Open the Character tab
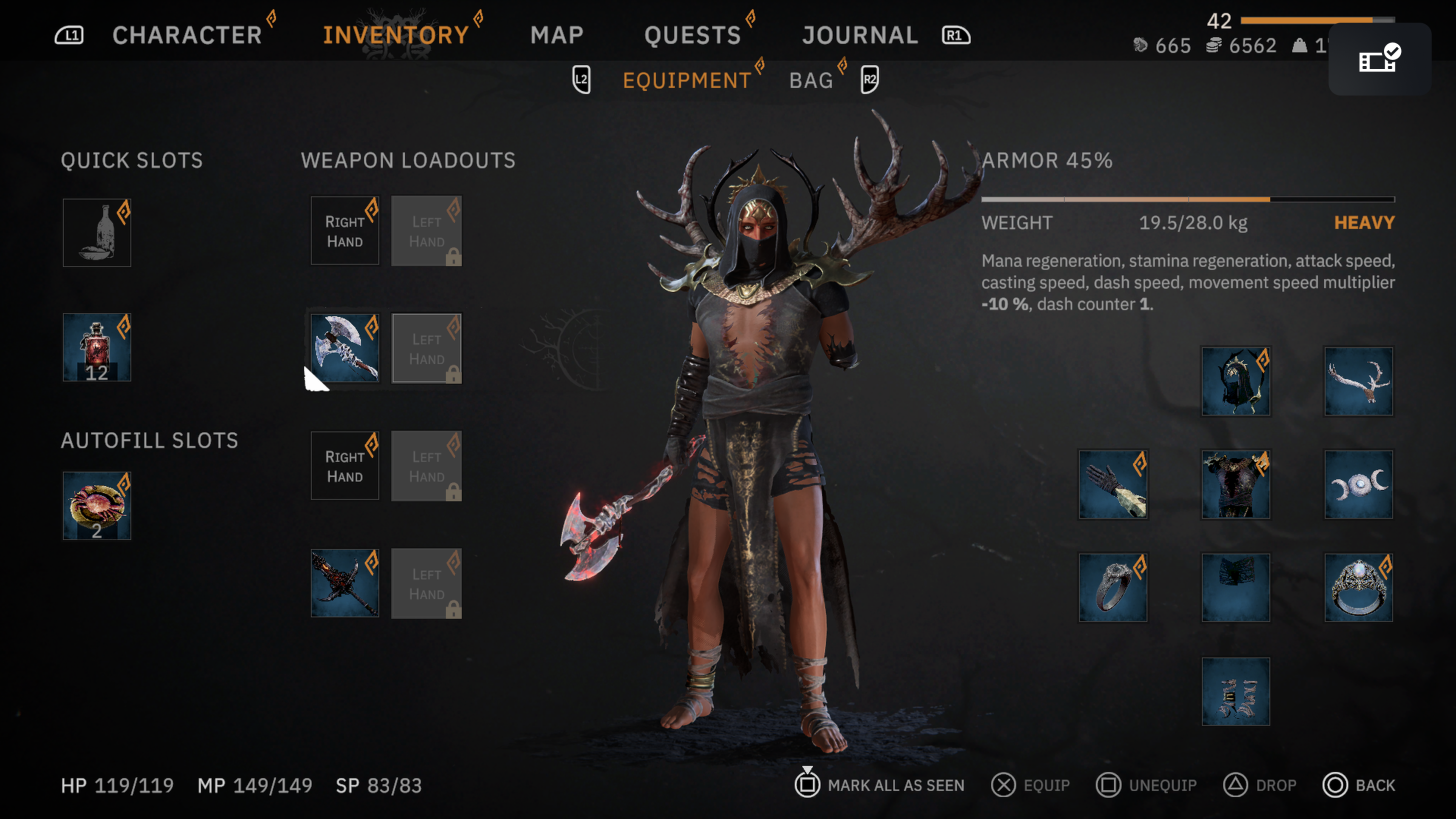 [187, 35]
